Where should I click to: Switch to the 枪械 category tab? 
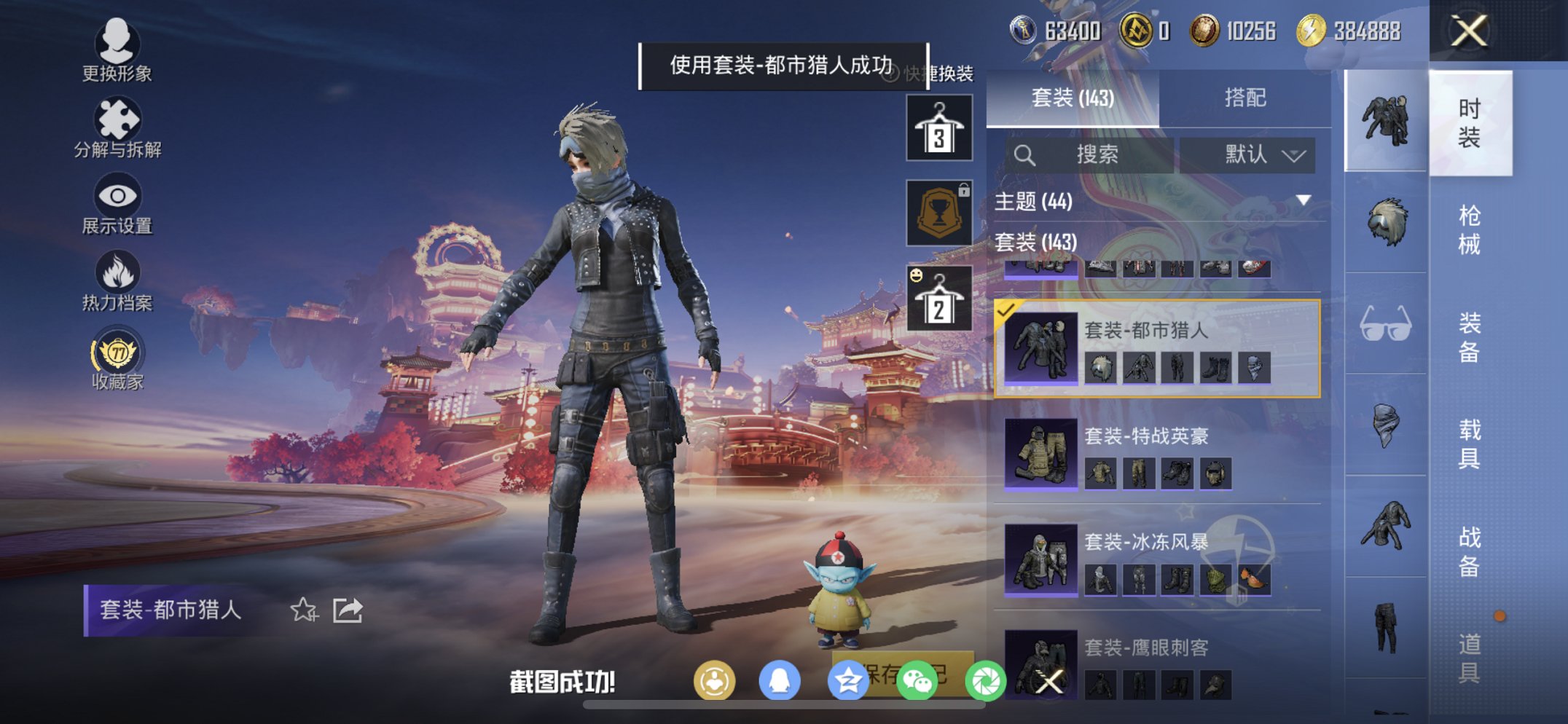[x=1473, y=226]
